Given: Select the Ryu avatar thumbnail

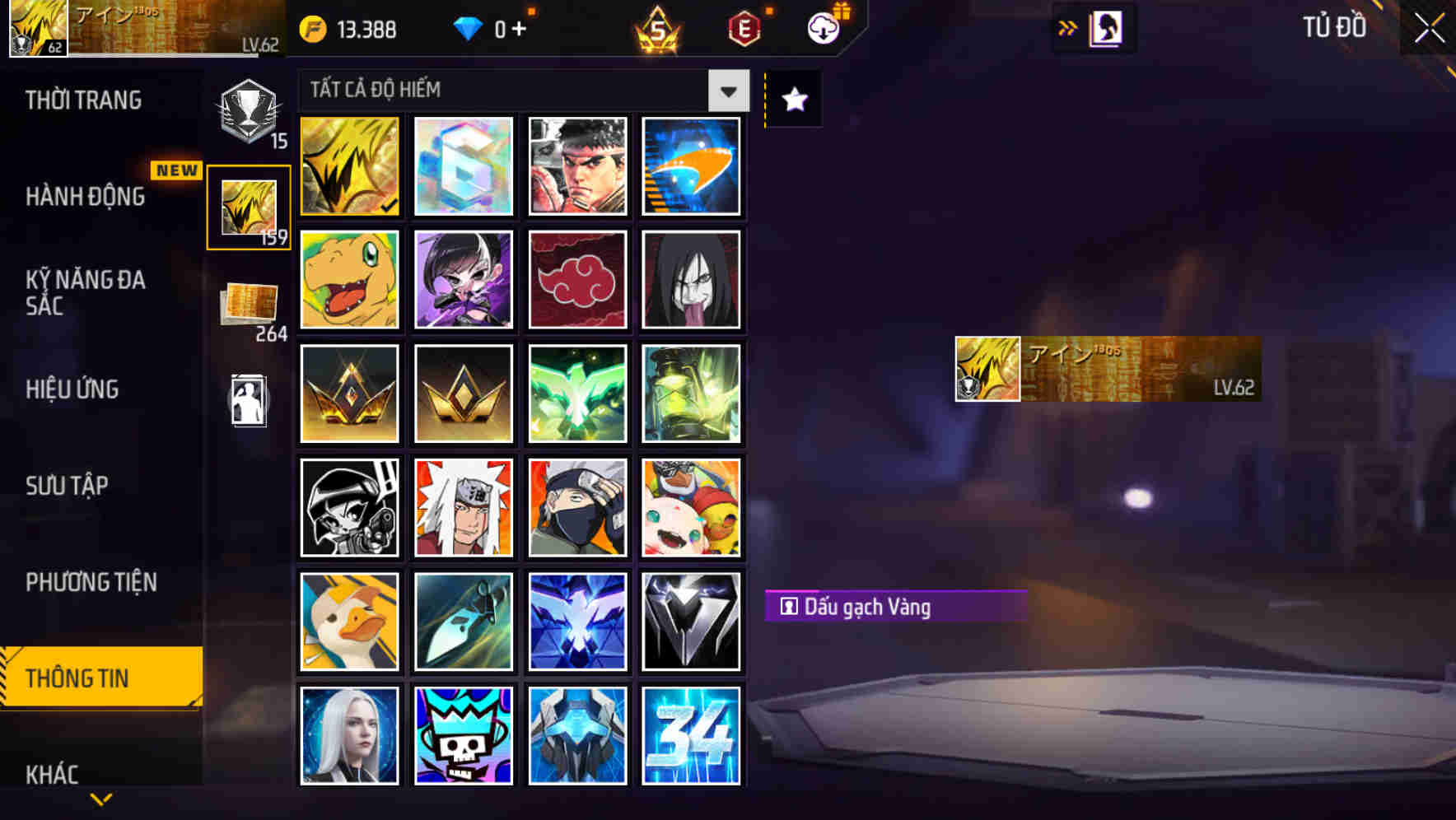Looking at the screenshot, I should pos(577,166).
